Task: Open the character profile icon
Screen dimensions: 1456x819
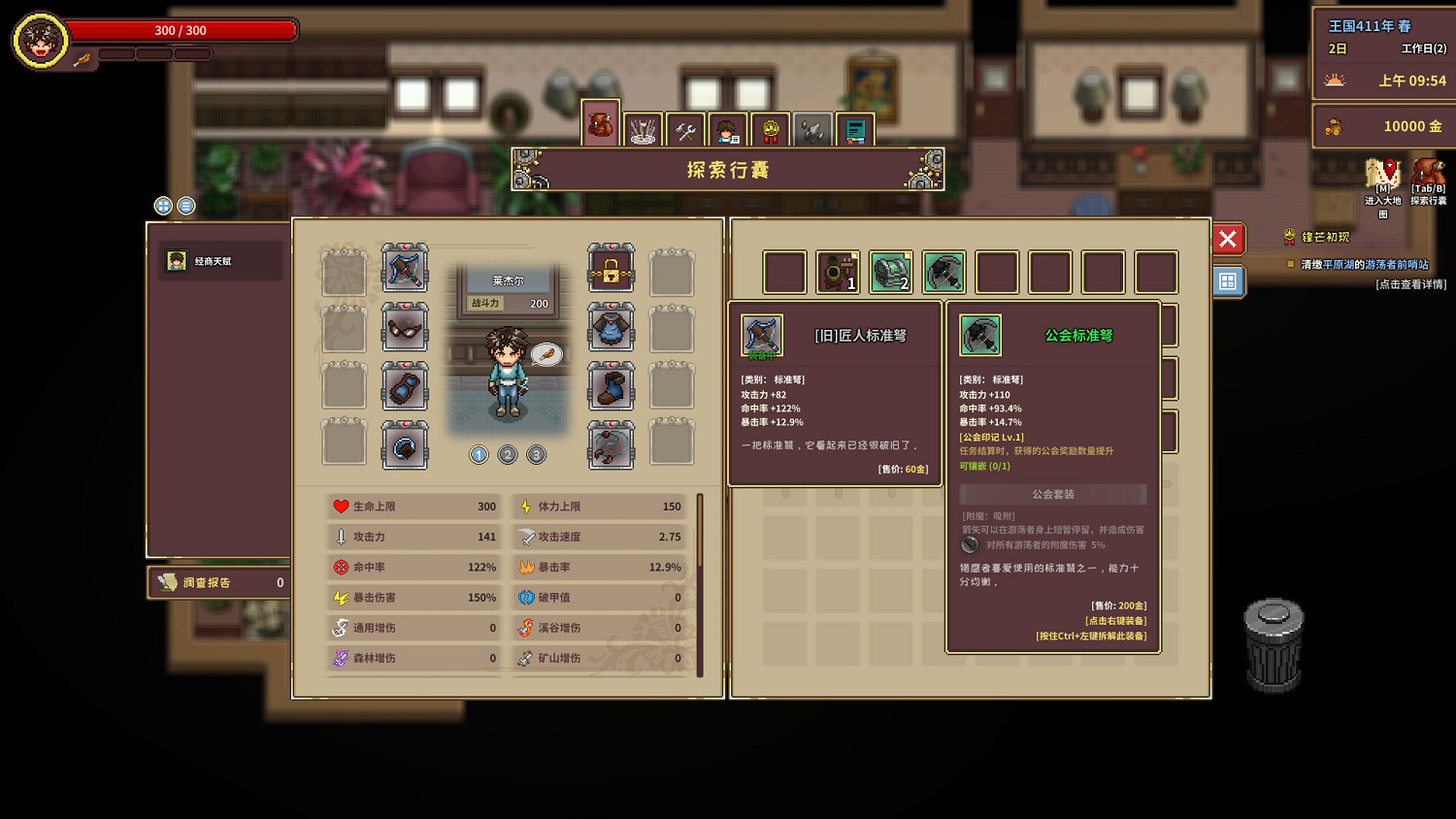Action: [x=727, y=127]
